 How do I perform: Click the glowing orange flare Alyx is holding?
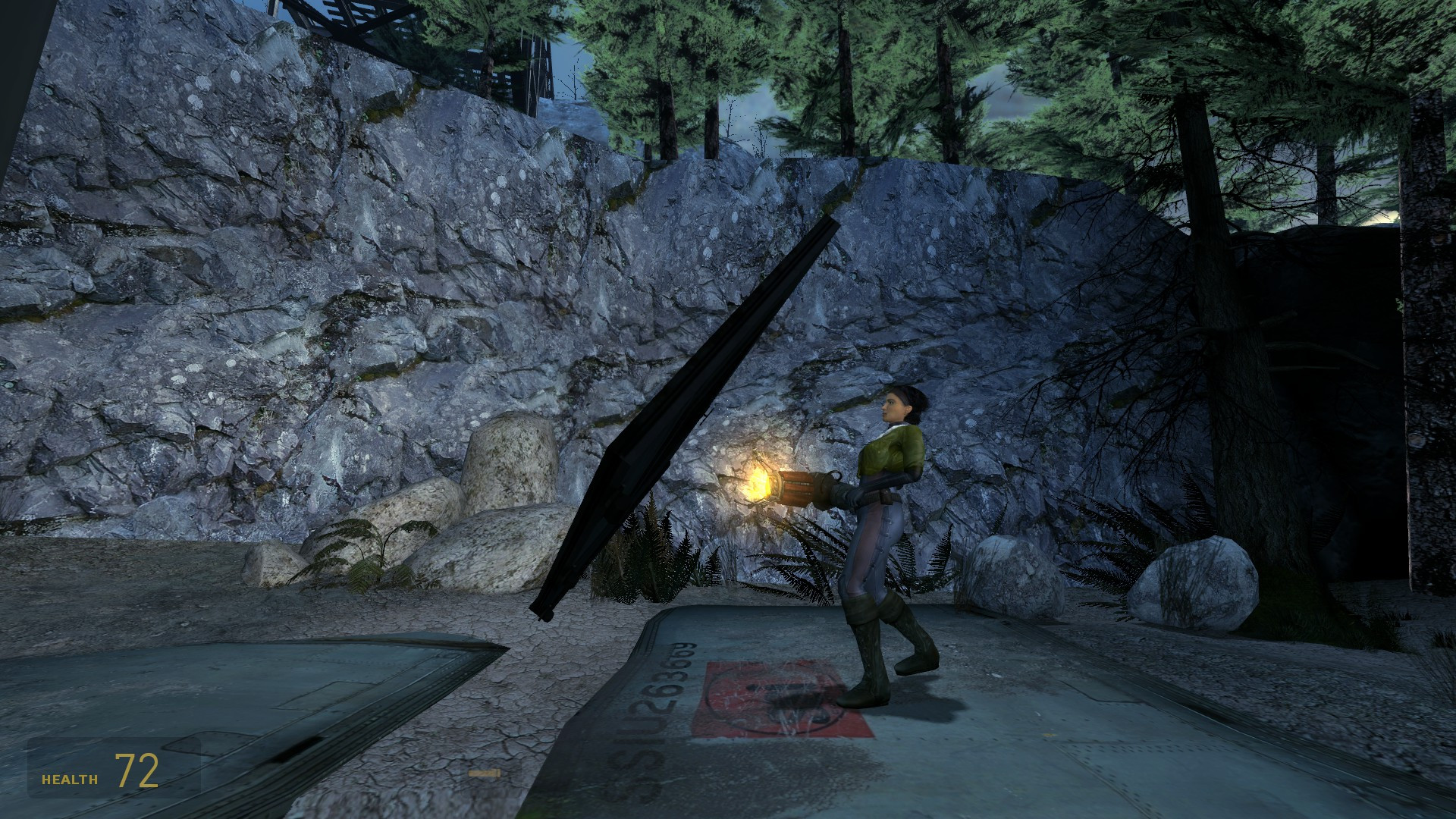(x=762, y=482)
